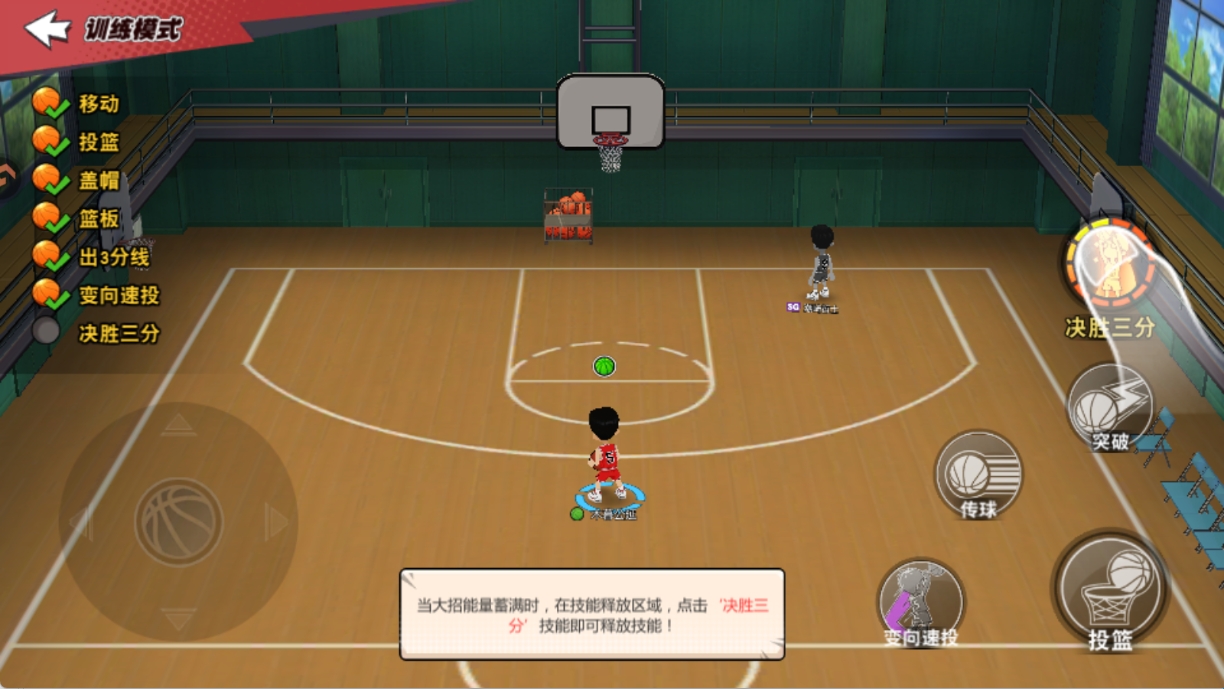Tap the virtual joystick basketball pad

pyautogui.click(x=179, y=522)
